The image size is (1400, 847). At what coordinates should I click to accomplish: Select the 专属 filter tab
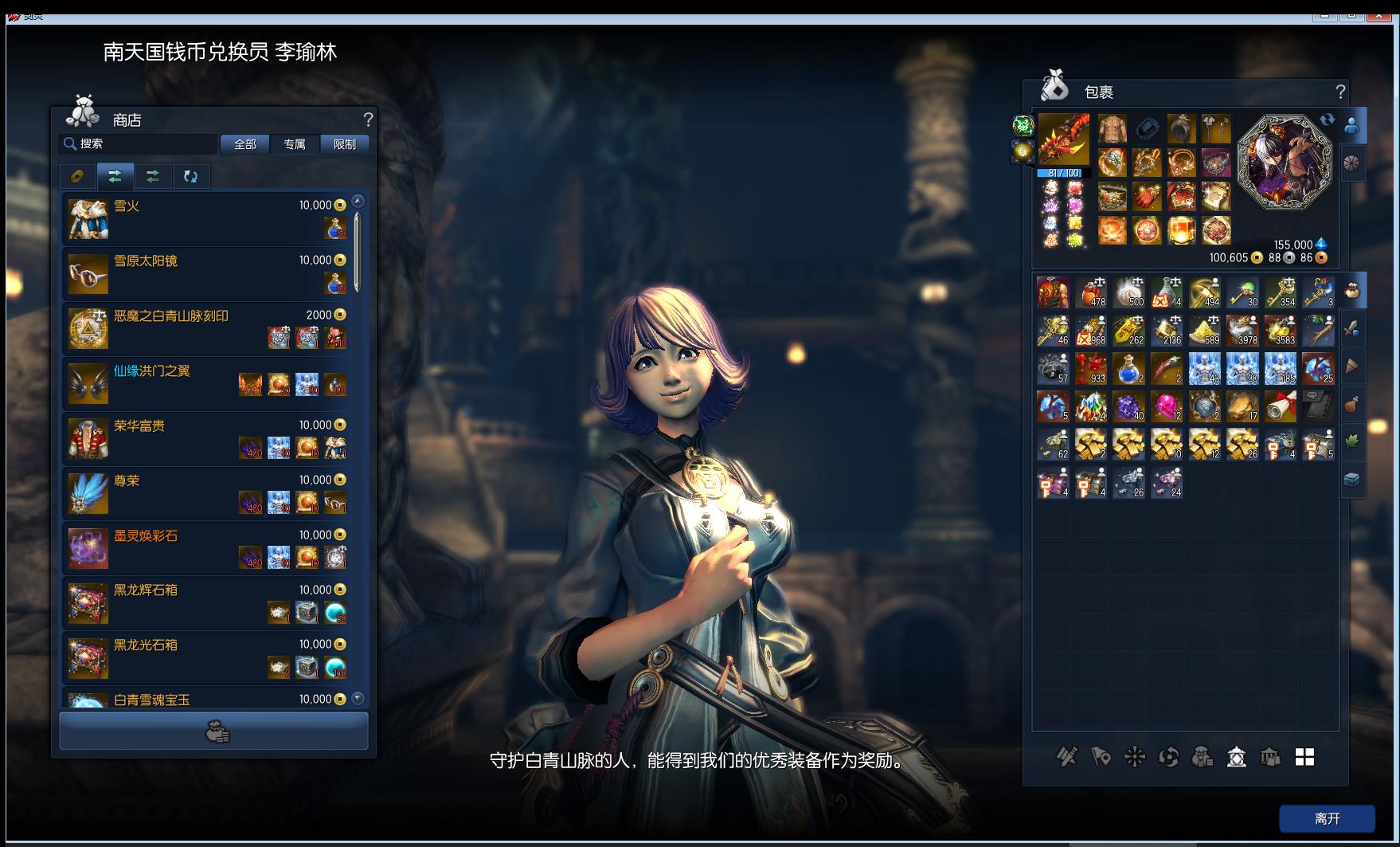click(x=295, y=144)
